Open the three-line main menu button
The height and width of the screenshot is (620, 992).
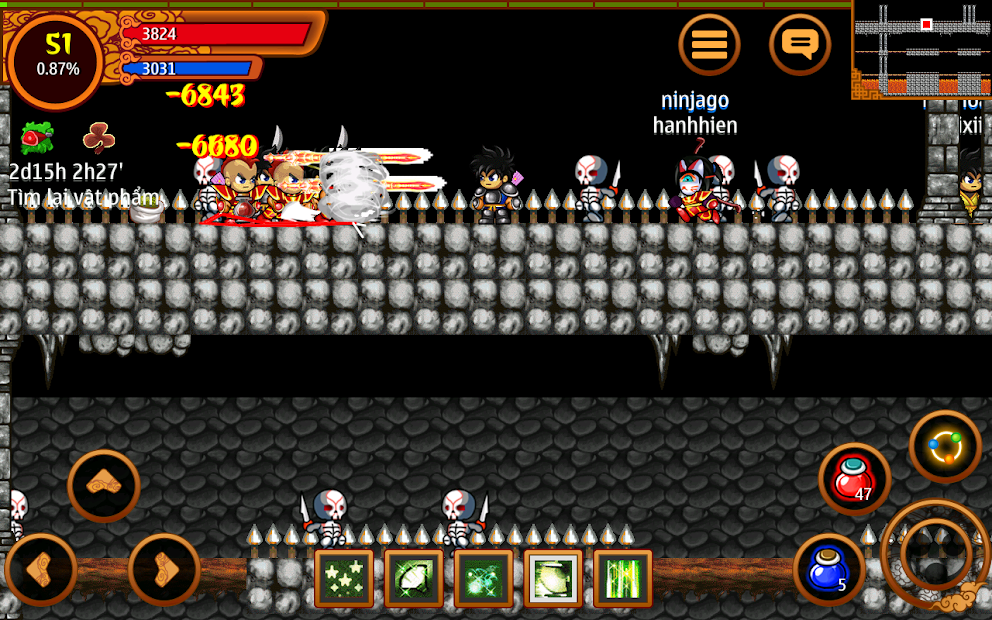709,44
